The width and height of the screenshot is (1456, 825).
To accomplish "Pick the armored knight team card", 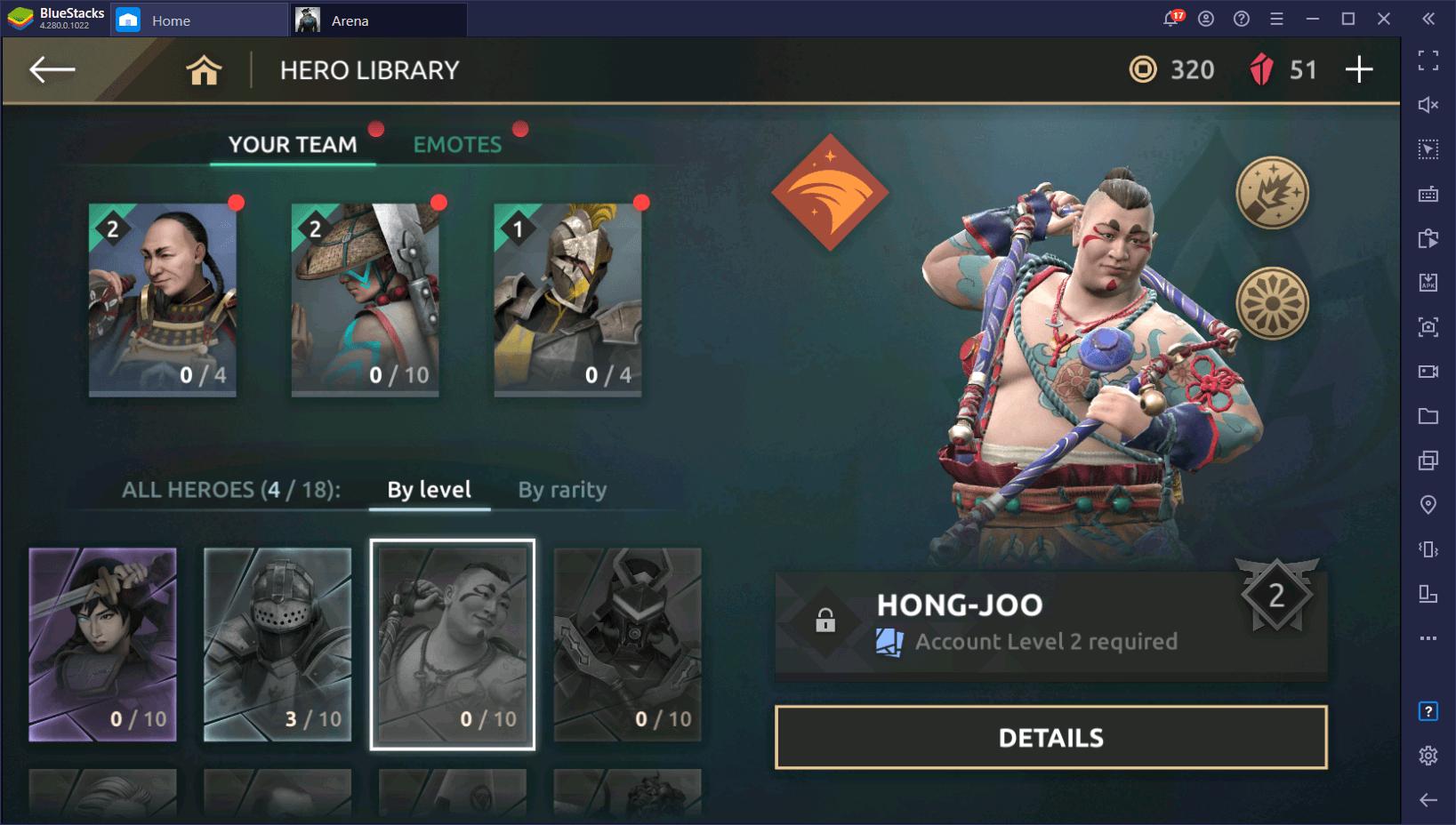I will [567, 300].
